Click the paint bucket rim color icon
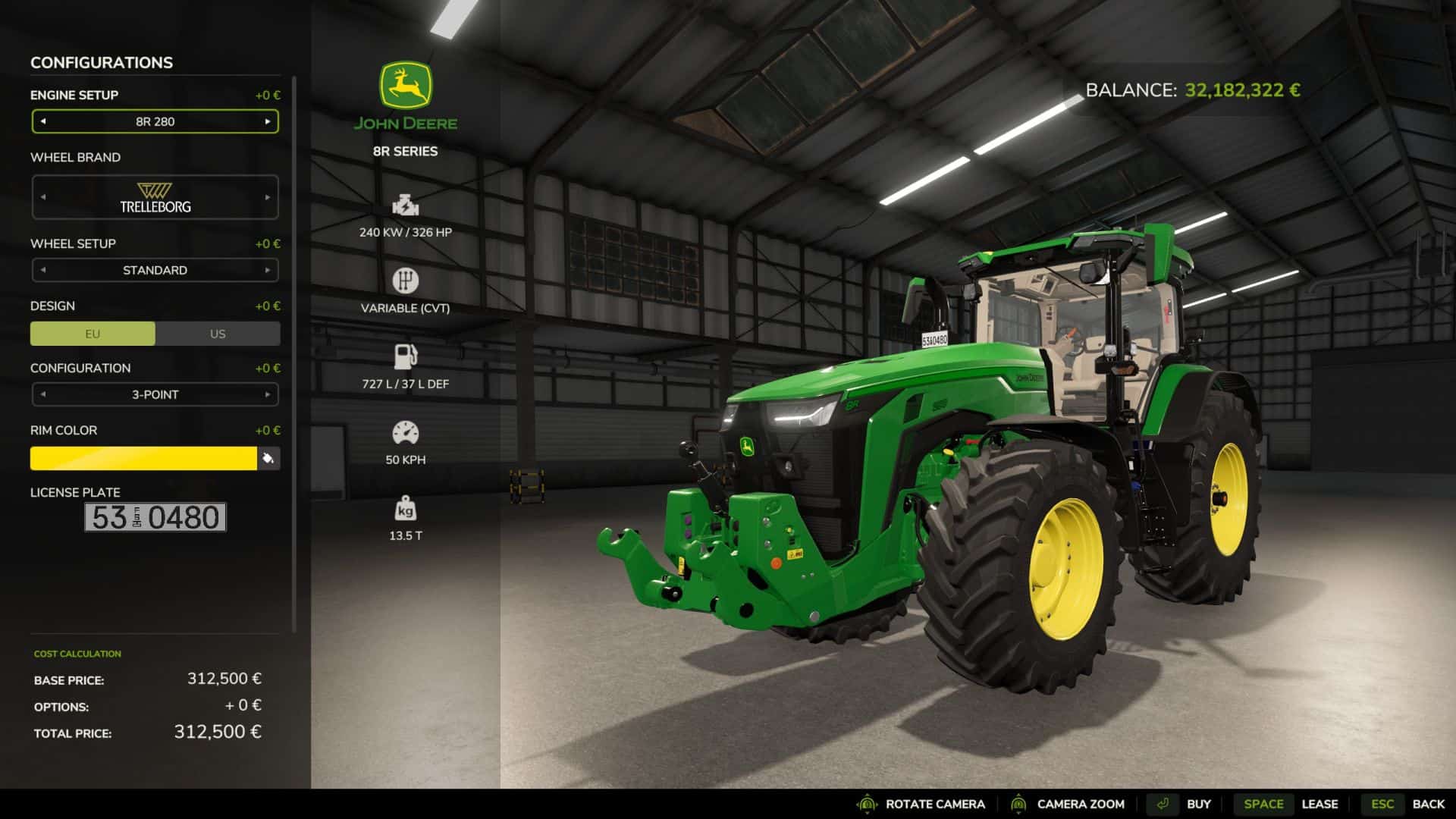The width and height of the screenshot is (1456, 819). 268,458
